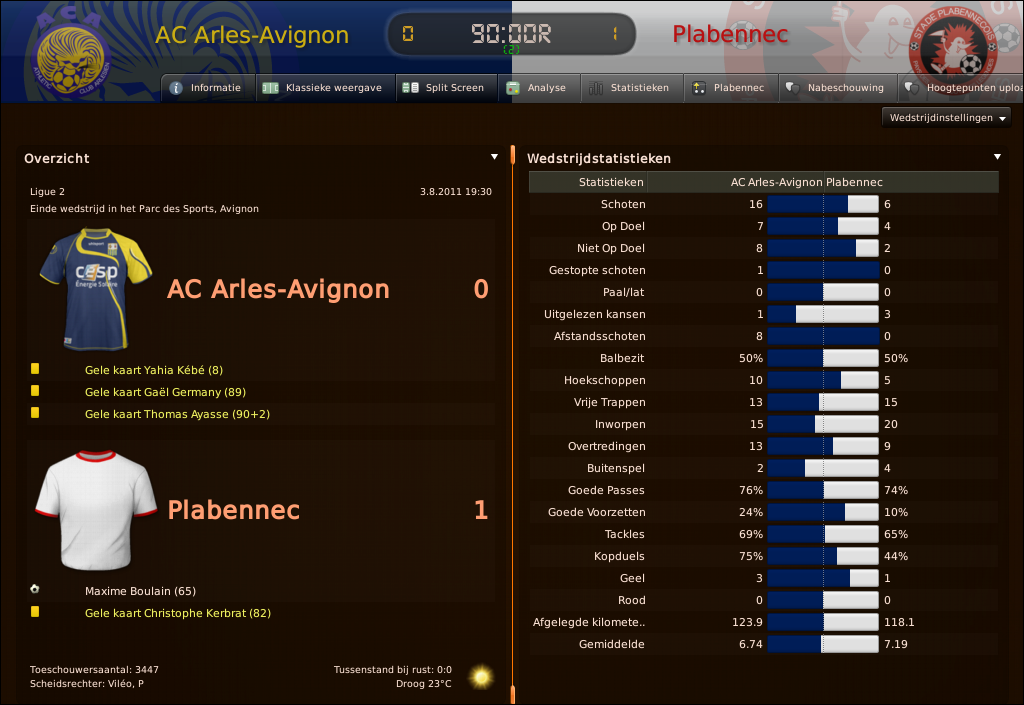This screenshot has height=705, width=1024.
Task: Open the Analyse tab
Action: click(537, 88)
